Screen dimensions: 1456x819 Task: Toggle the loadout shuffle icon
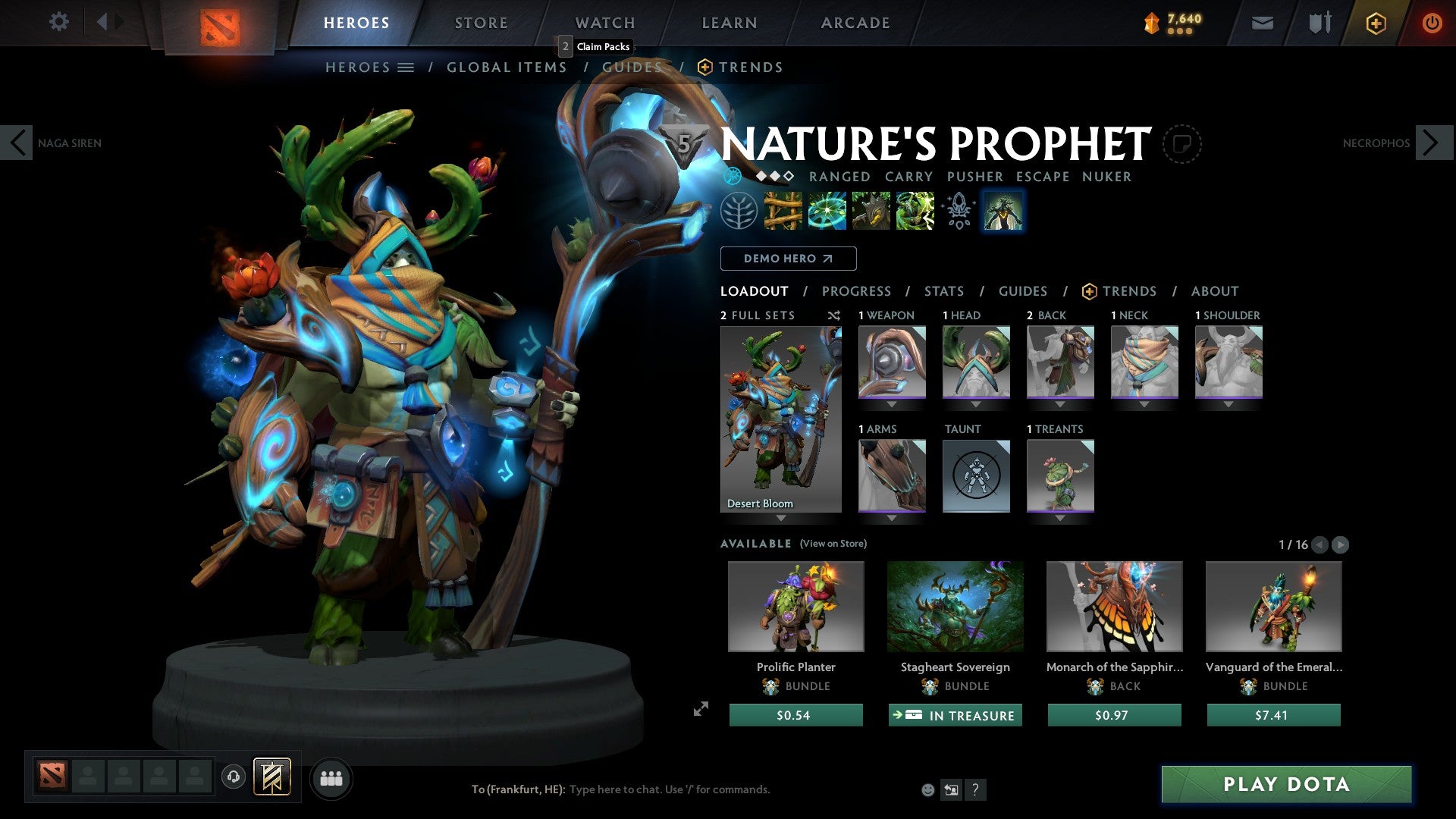[833, 315]
